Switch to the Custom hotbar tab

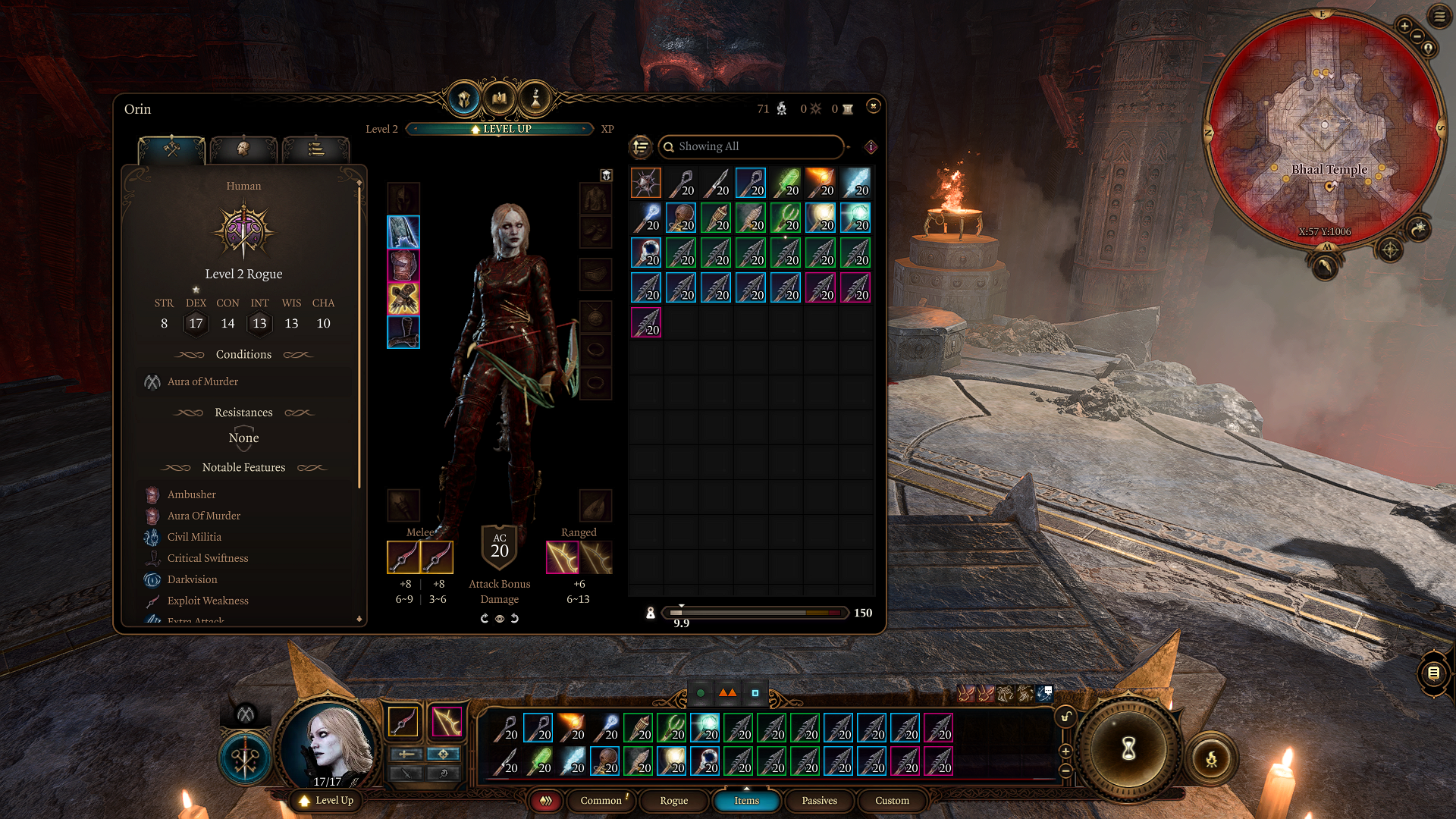[892, 801]
